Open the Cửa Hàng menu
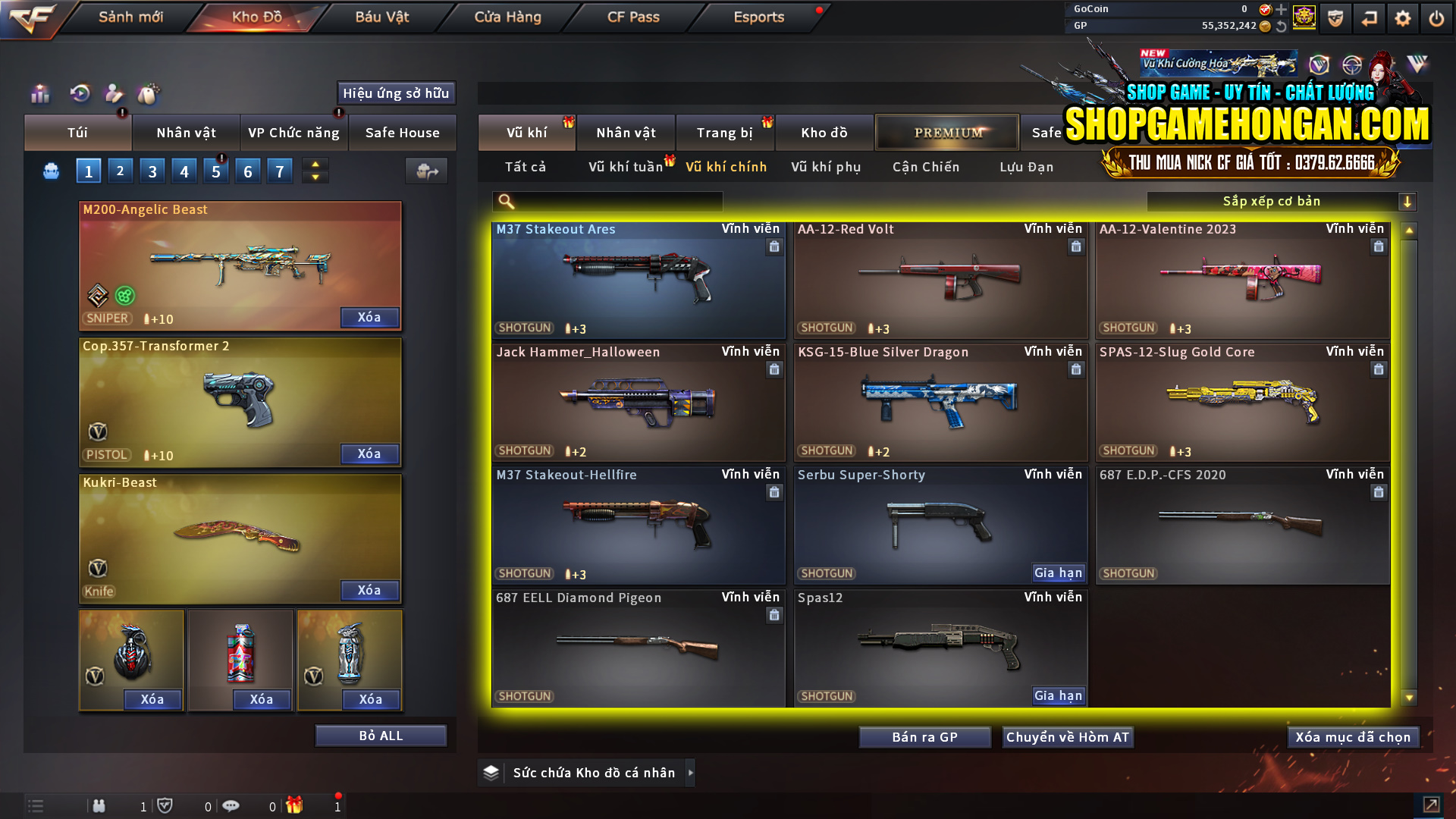Image resolution: width=1456 pixels, height=819 pixels. (x=507, y=17)
